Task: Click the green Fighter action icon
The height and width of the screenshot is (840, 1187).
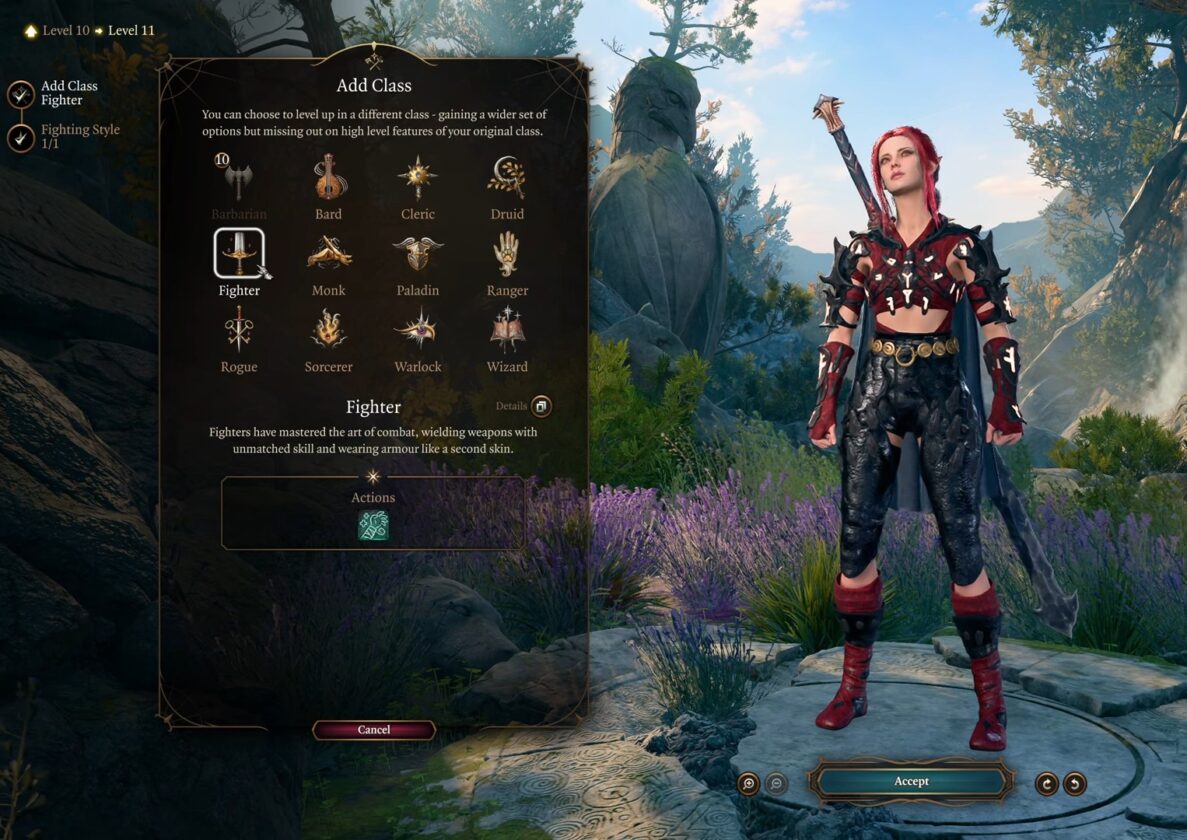Action: tap(373, 525)
